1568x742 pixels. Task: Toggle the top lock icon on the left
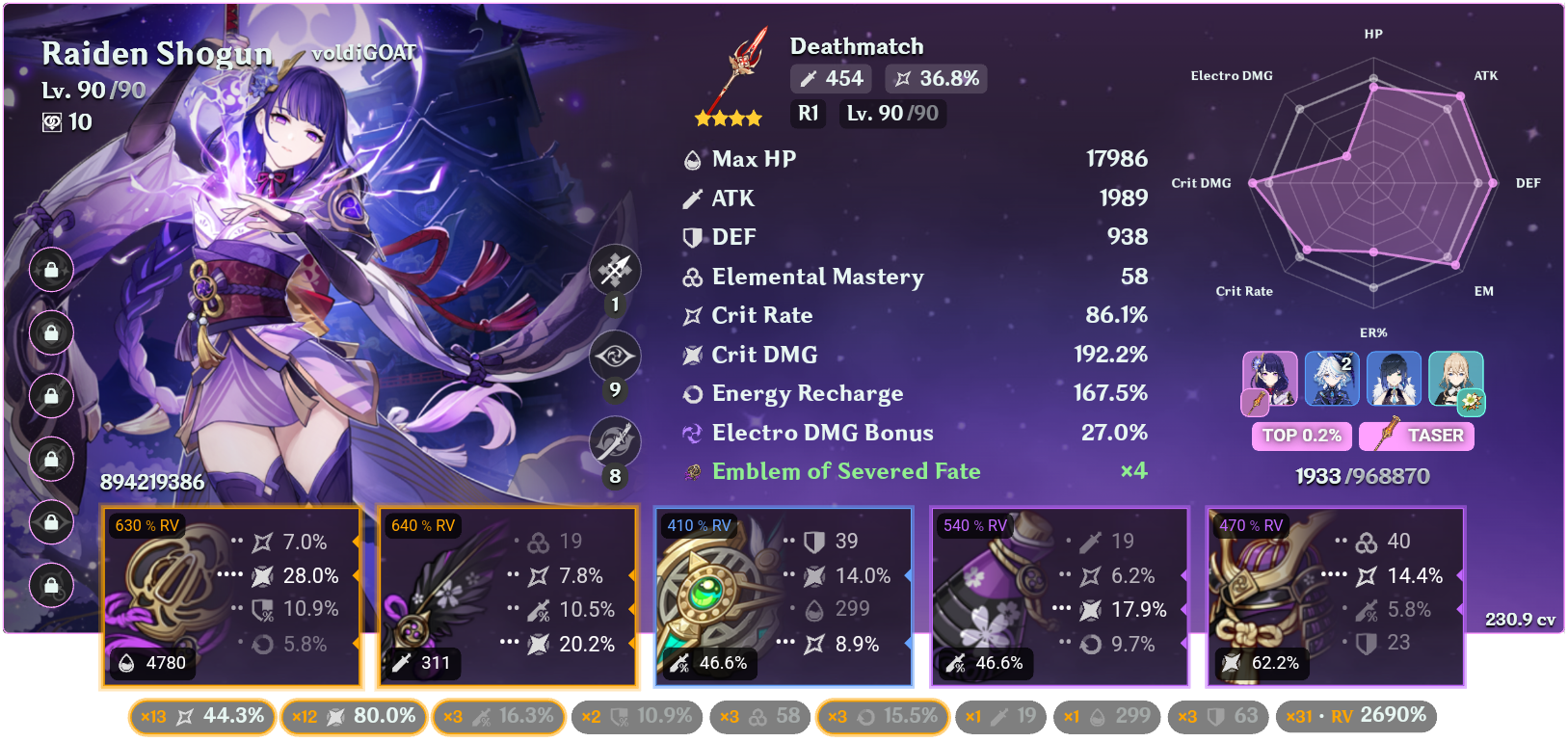pos(51,271)
